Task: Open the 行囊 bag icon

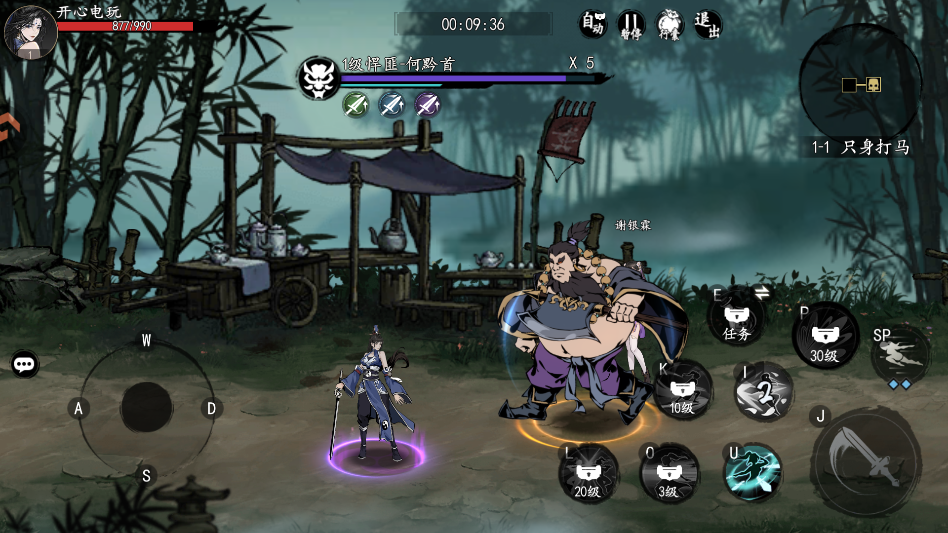Action: pyautogui.click(x=669, y=25)
